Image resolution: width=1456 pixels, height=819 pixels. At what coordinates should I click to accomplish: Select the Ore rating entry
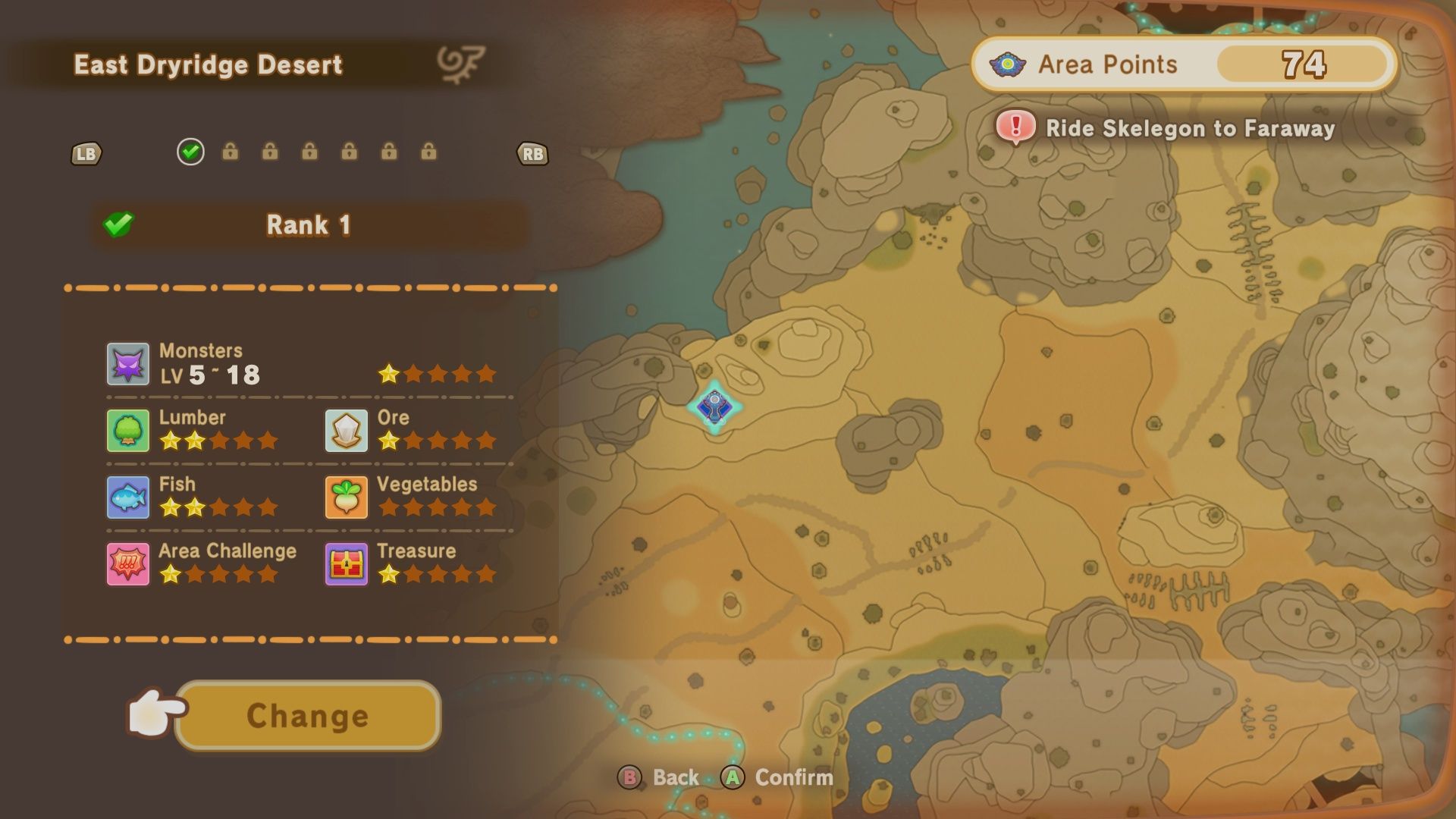412,430
